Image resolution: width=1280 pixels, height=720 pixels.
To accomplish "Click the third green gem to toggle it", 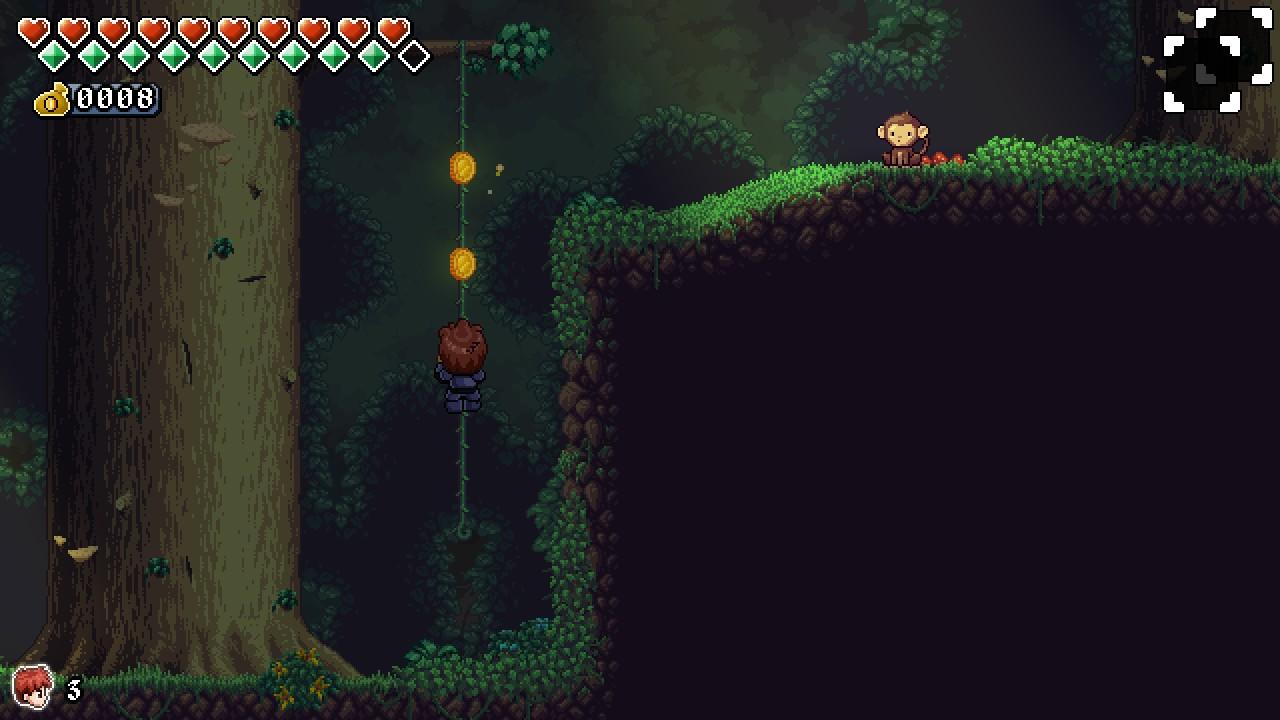I will click(136, 56).
